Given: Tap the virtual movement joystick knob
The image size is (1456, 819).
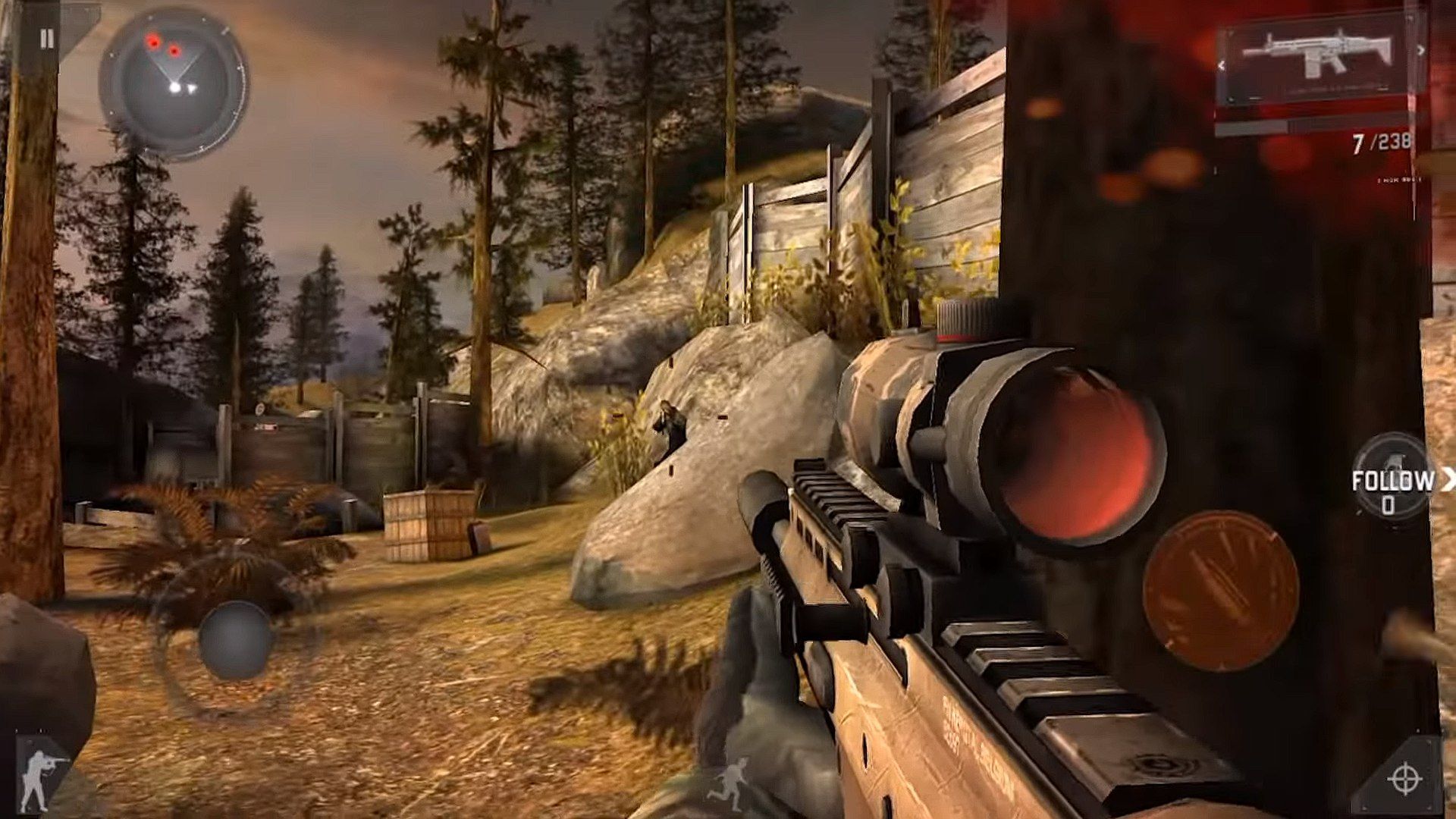Looking at the screenshot, I should [x=235, y=639].
